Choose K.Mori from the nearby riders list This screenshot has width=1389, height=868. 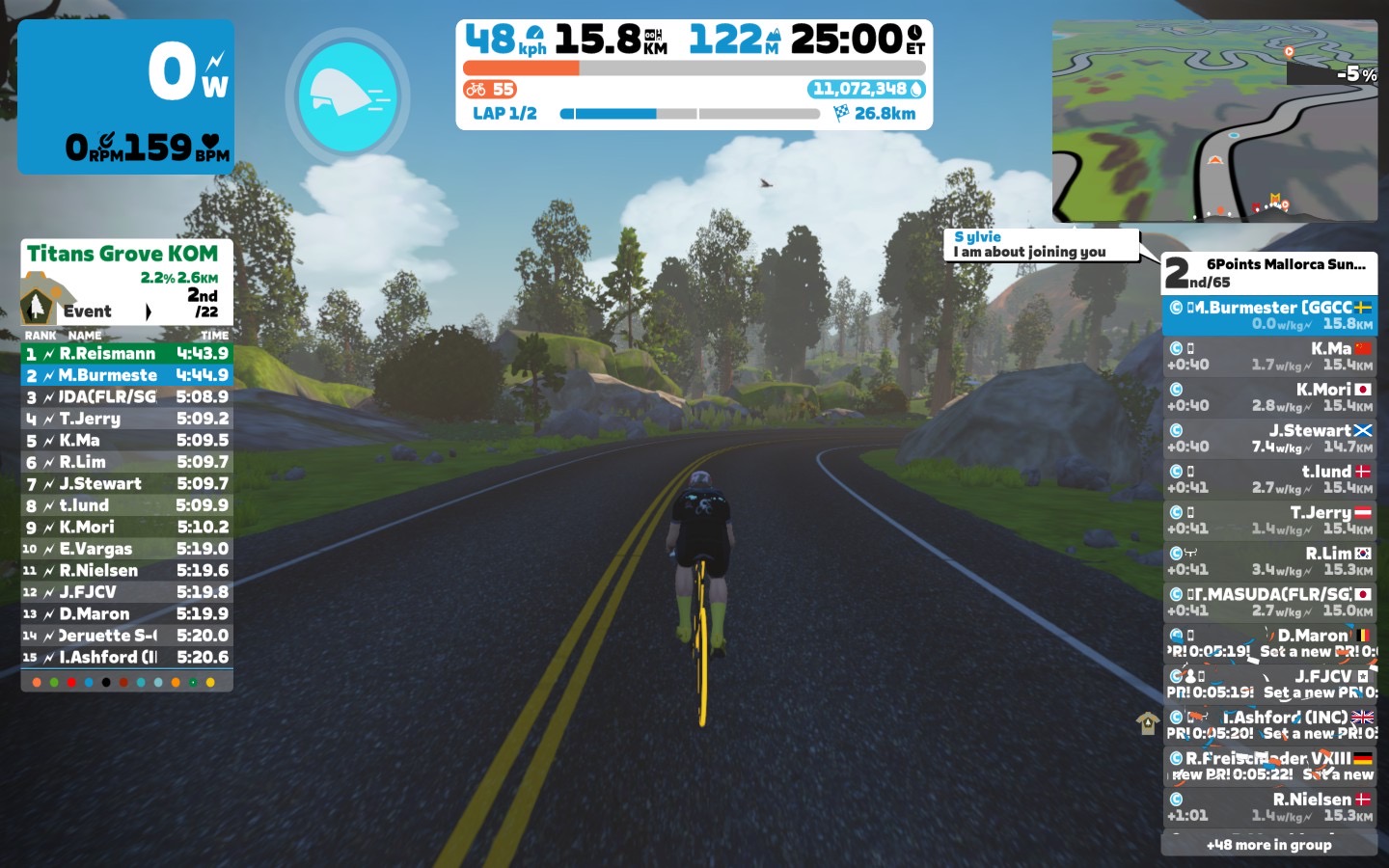click(x=1268, y=397)
